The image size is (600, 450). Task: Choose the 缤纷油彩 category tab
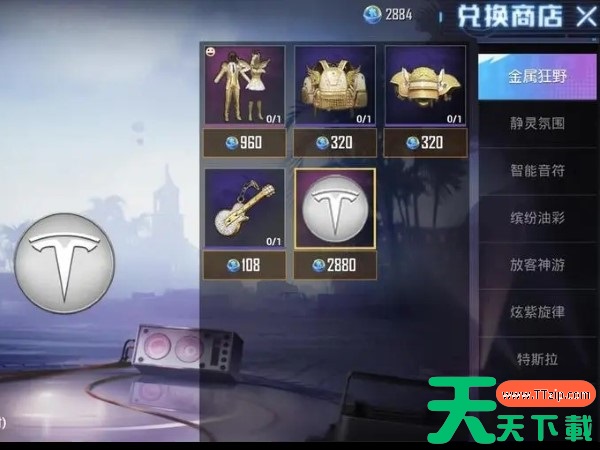click(x=537, y=217)
